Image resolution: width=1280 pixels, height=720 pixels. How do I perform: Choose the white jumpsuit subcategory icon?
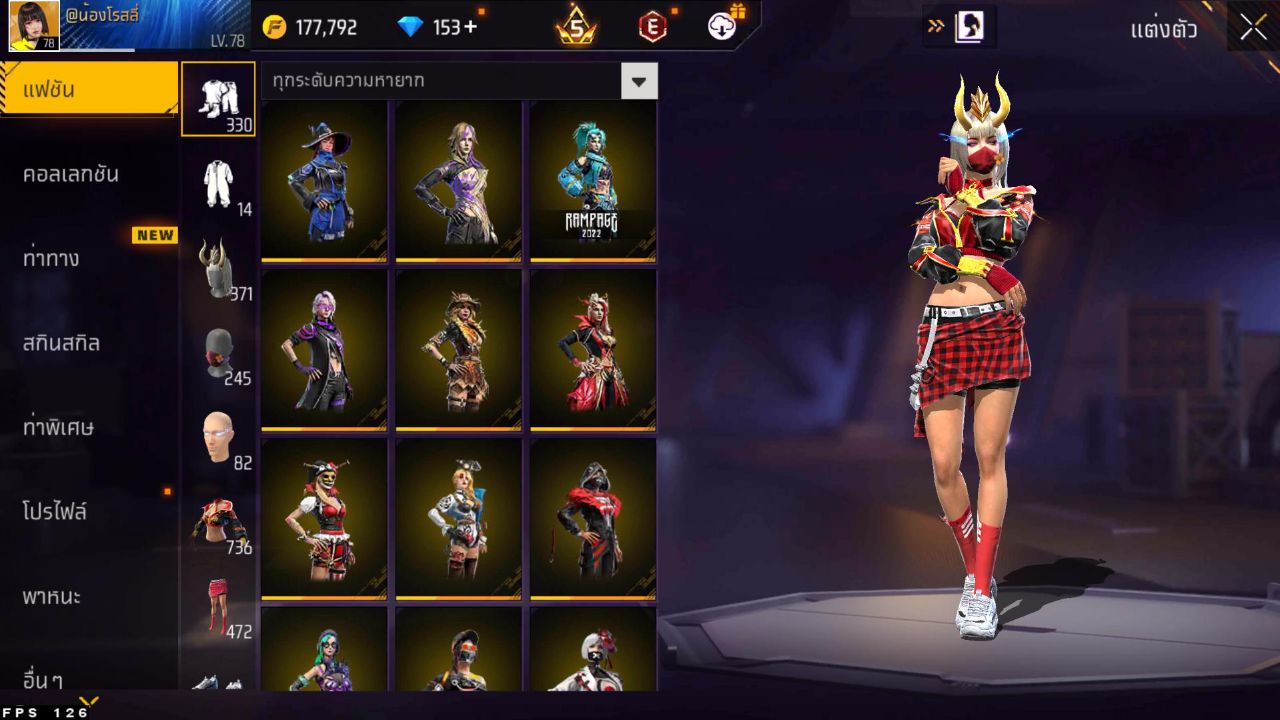coord(218,184)
